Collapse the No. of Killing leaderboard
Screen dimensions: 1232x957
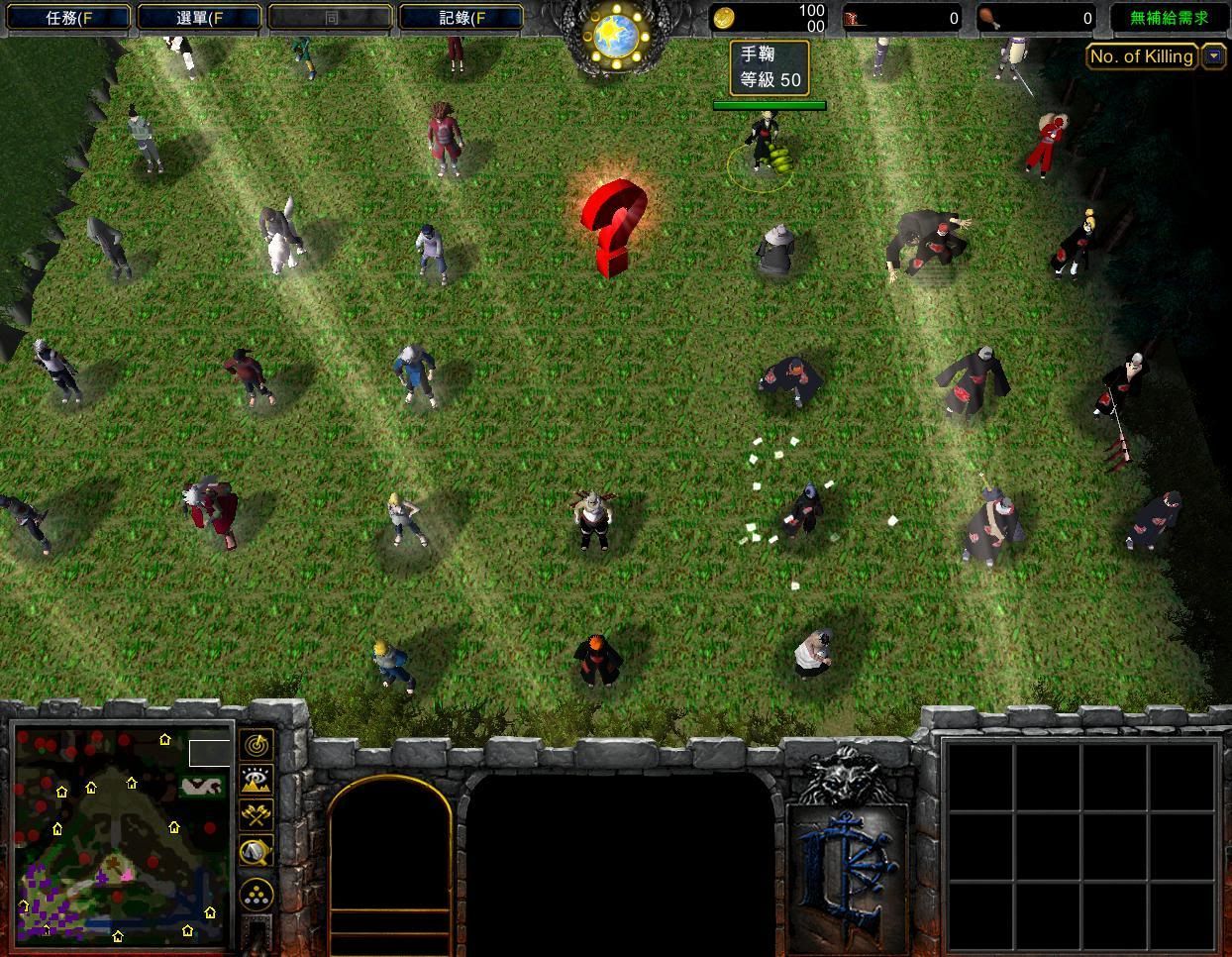(x=1214, y=56)
